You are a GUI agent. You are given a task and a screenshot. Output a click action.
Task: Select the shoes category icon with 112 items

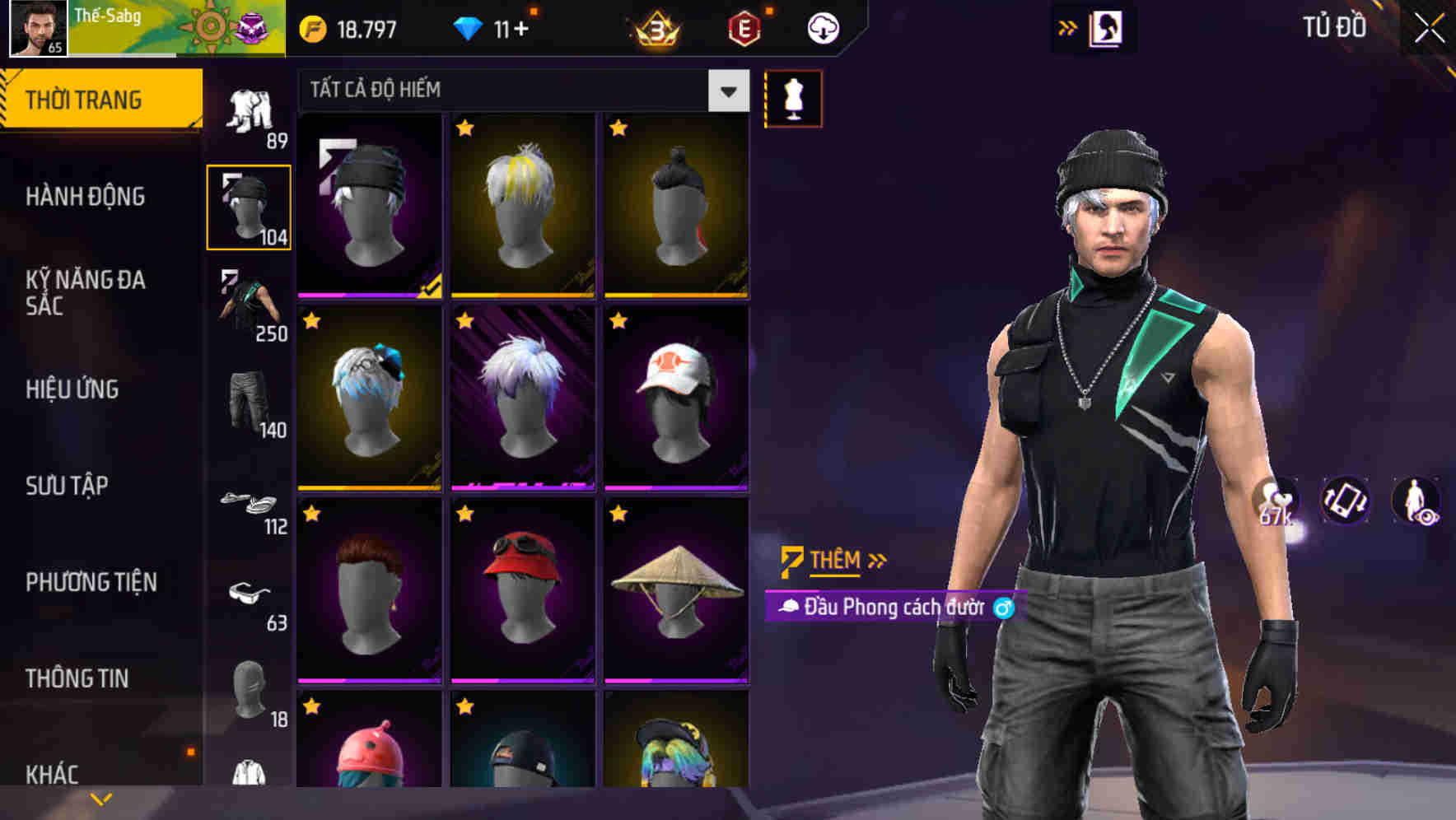click(x=250, y=502)
